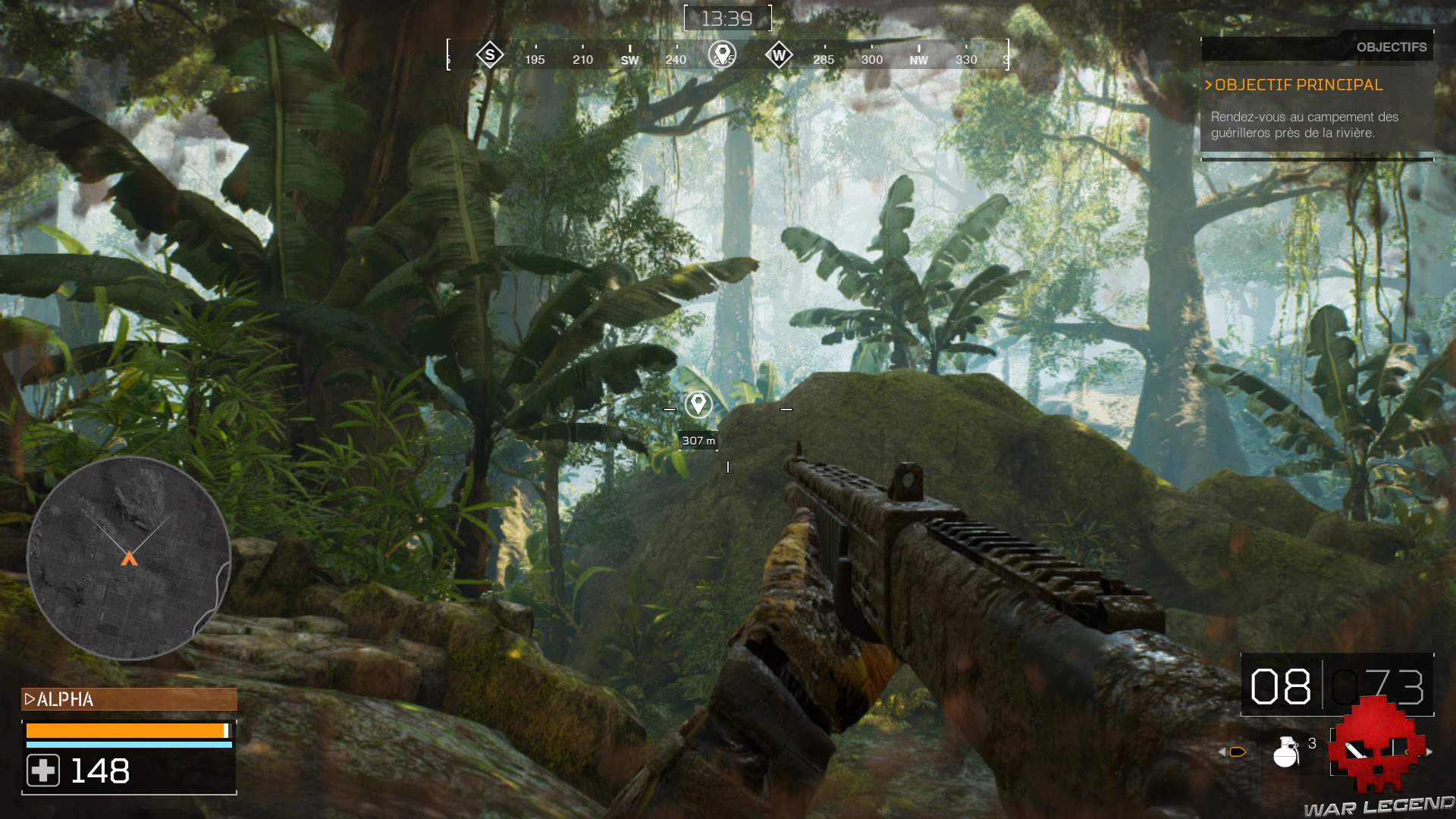The height and width of the screenshot is (819, 1456).
Task: Cycle equipment with the right arrow
Action: (1430, 752)
